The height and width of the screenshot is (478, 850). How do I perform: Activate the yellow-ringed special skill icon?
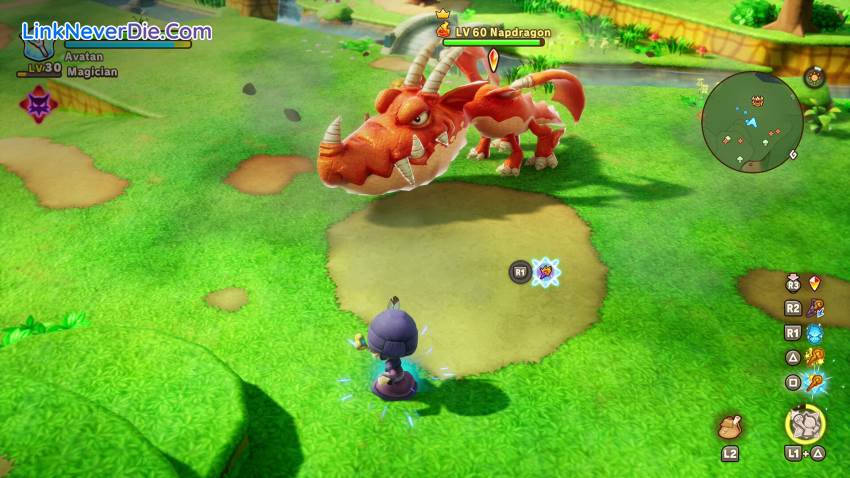(805, 425)
